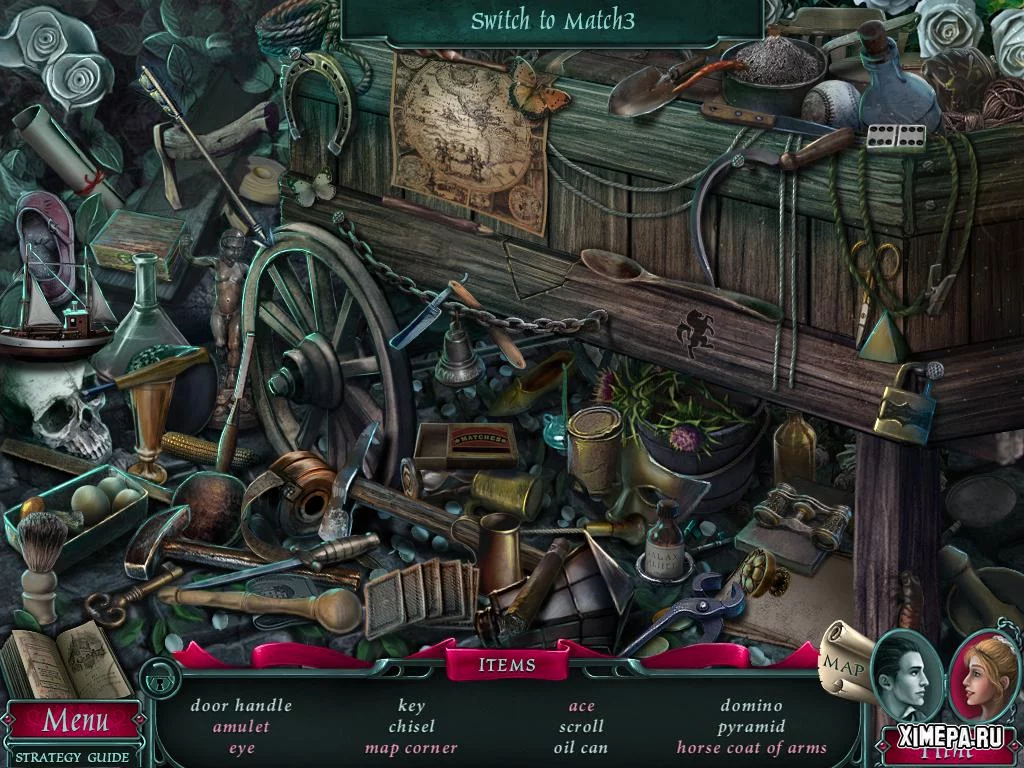1024x768 pixels.
Task: Open the Strategy Guide
Action: coord(72,757)
